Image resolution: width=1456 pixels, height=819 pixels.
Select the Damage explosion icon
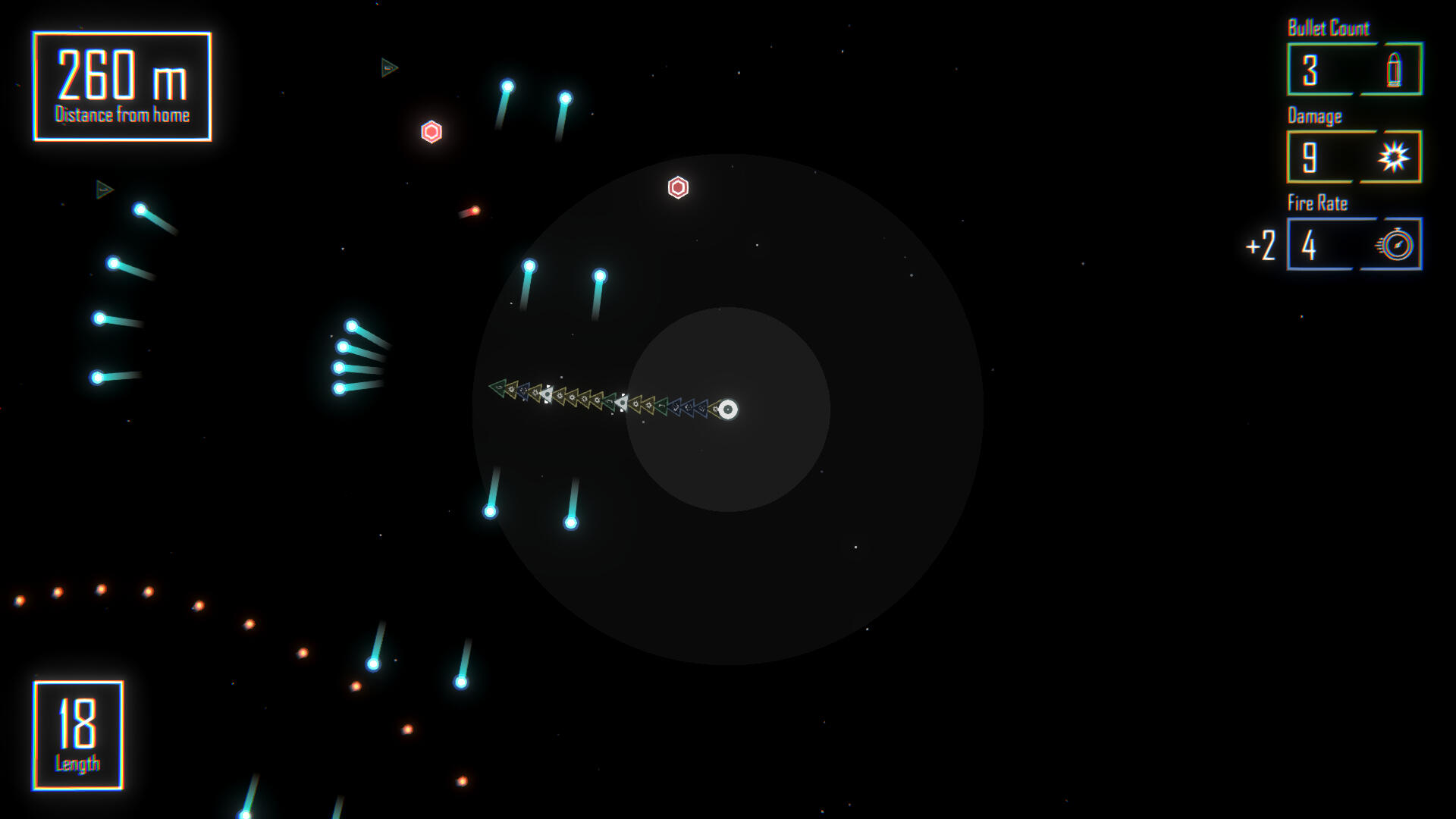pyautogui.click(x=1393, y=158)
